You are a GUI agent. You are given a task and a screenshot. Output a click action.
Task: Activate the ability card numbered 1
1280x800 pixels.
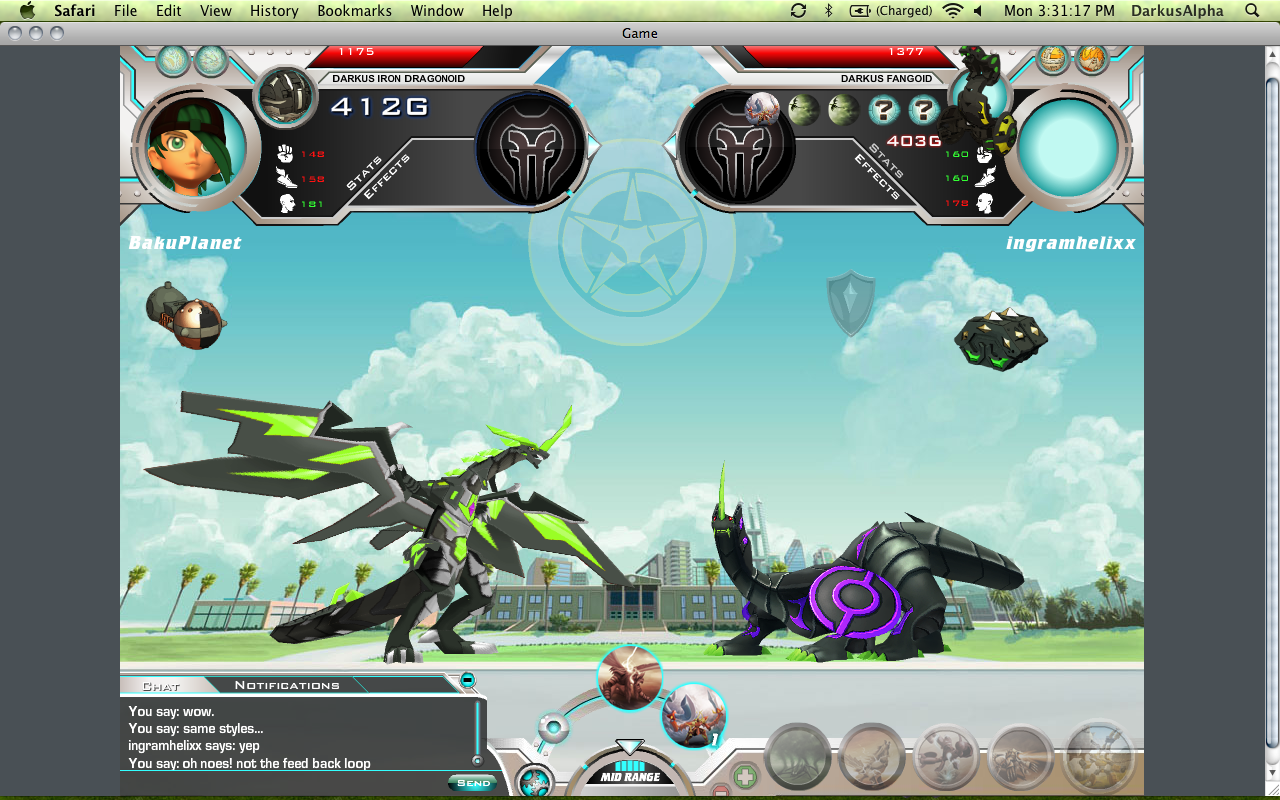[693, 715]
